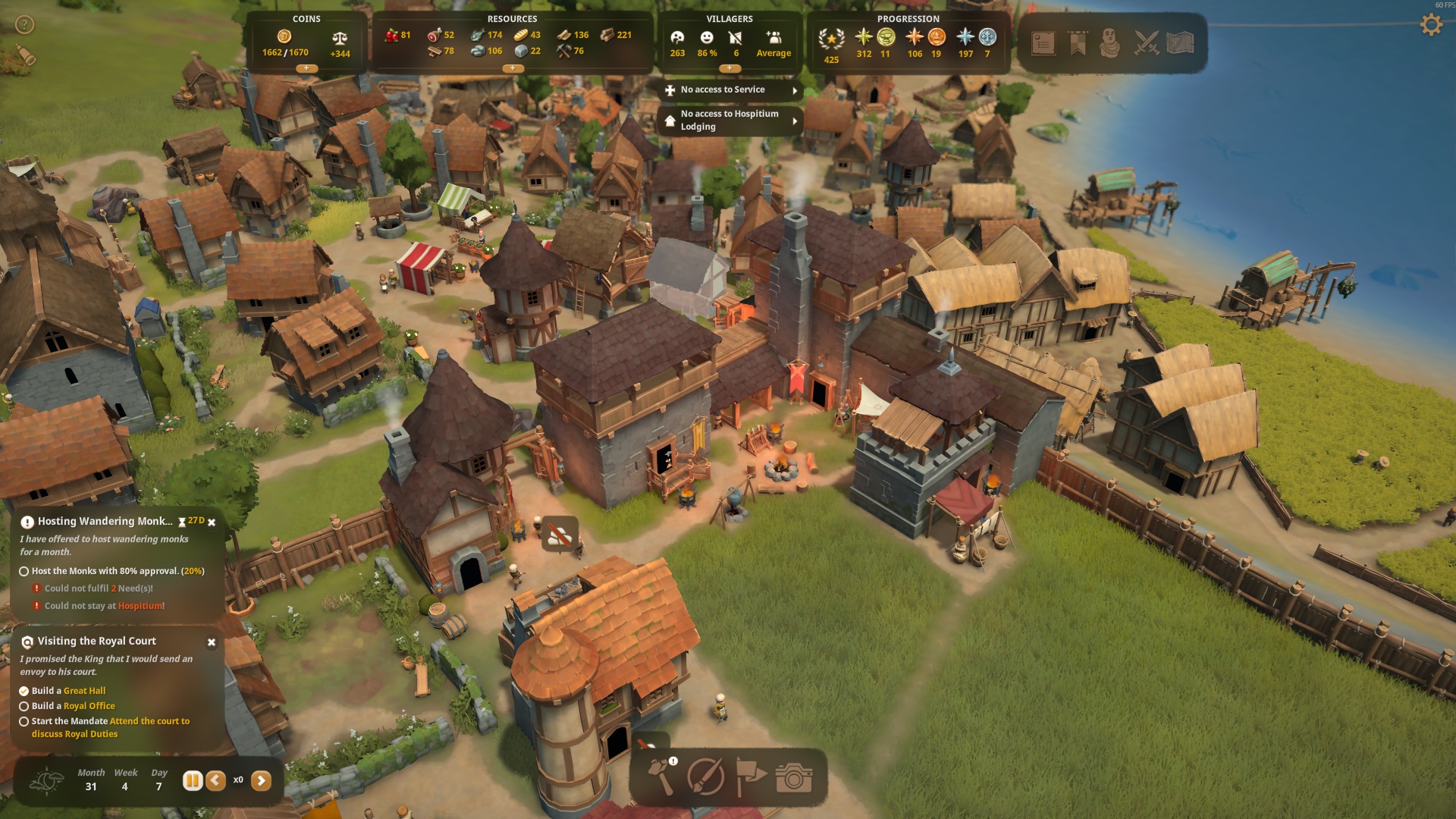Expand the Resources panel plus button
This screenshot has width=1456, height=819.
click(x=513, y=68)
